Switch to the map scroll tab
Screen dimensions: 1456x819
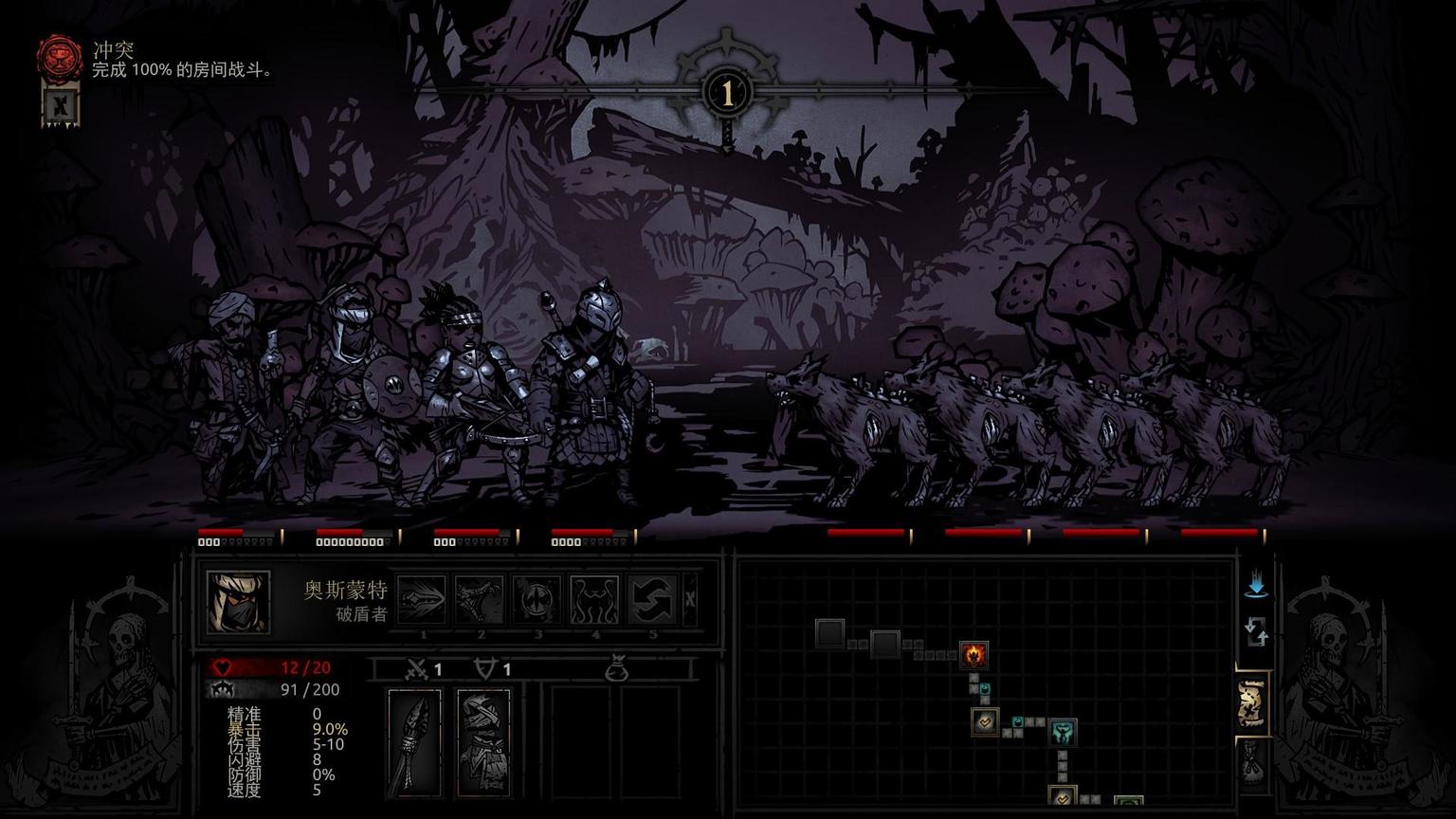point(1251,703)
